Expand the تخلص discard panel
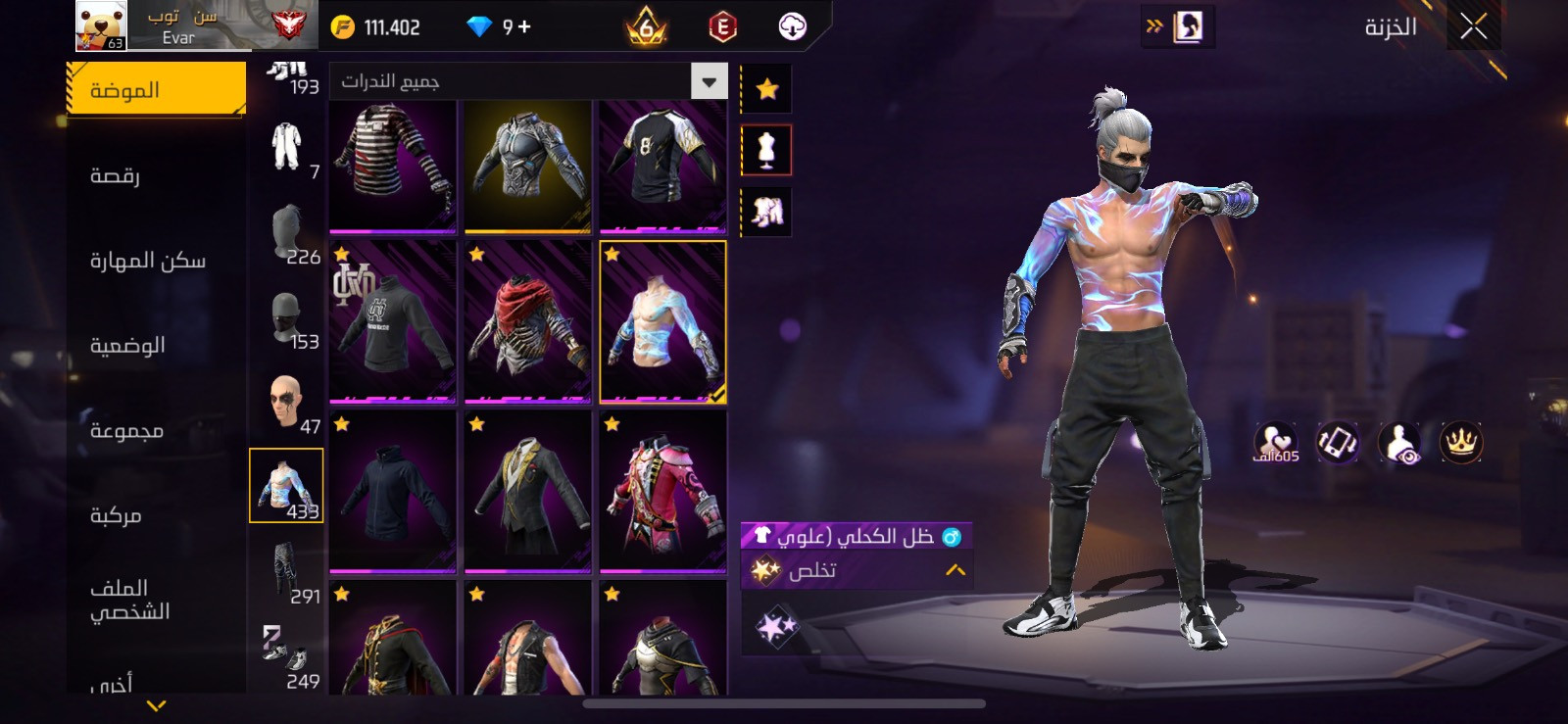The width and height of the screenshot is (1568, 724). point(856,570)
